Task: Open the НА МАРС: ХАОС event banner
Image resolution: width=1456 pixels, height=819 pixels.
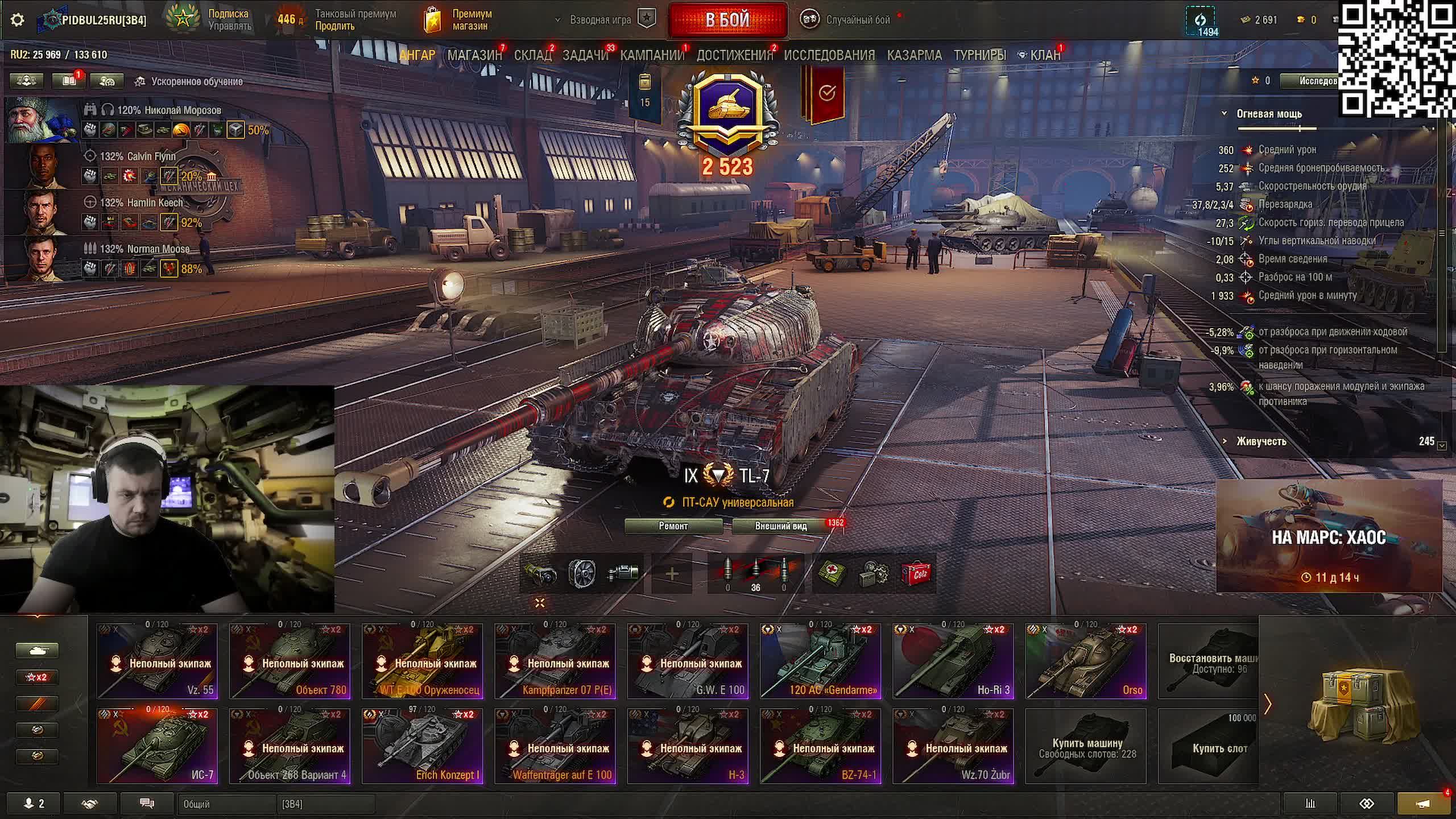Action: coord(1329,536)
